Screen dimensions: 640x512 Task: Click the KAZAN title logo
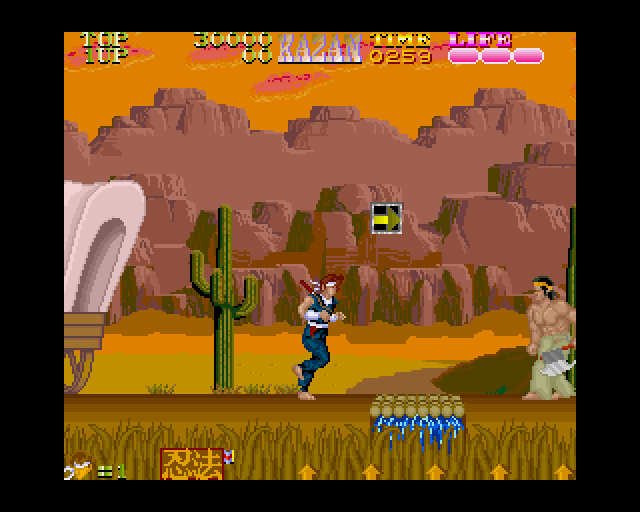tap(319, 48)
